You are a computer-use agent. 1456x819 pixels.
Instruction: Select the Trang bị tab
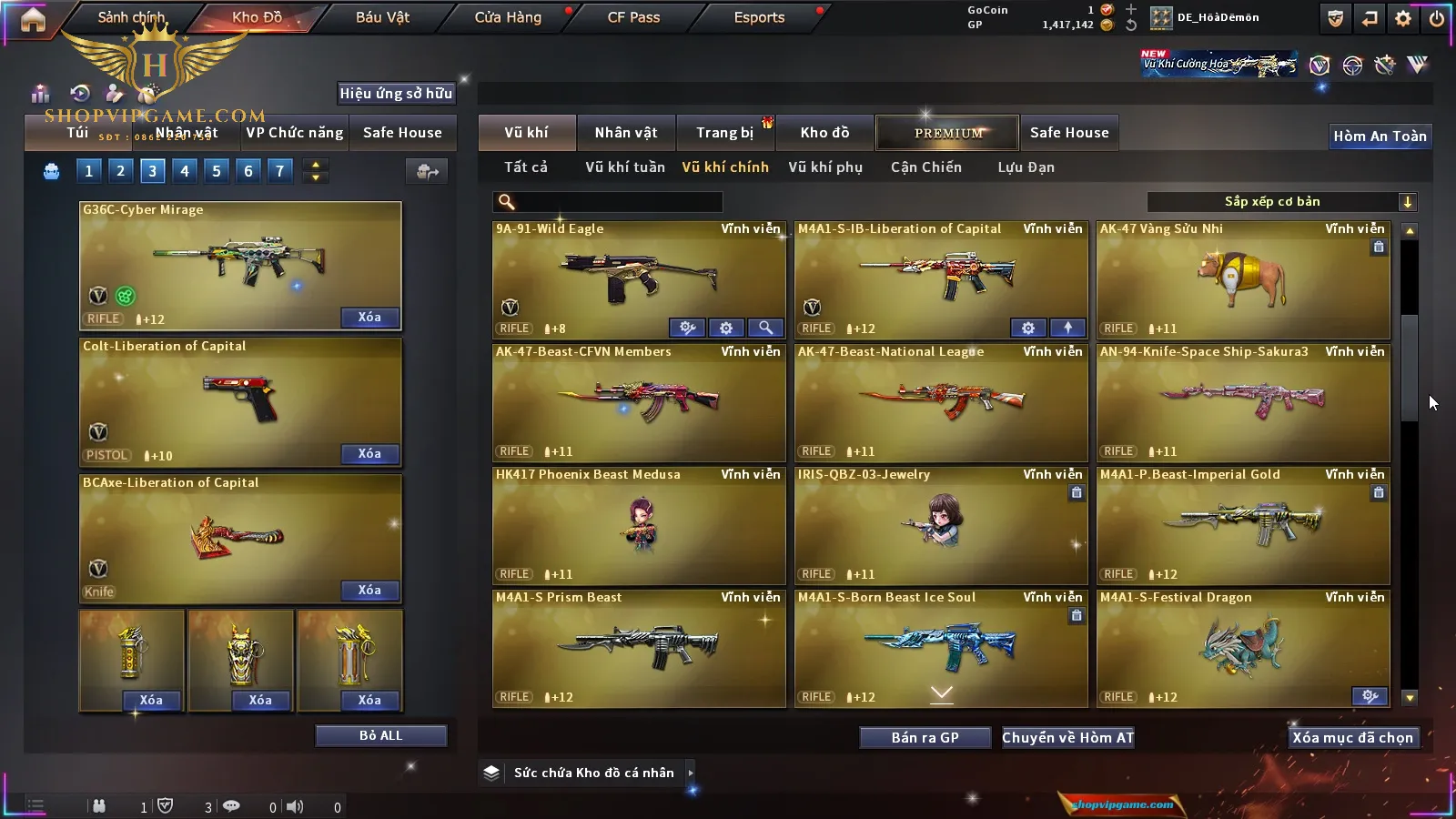click(724, 133)
